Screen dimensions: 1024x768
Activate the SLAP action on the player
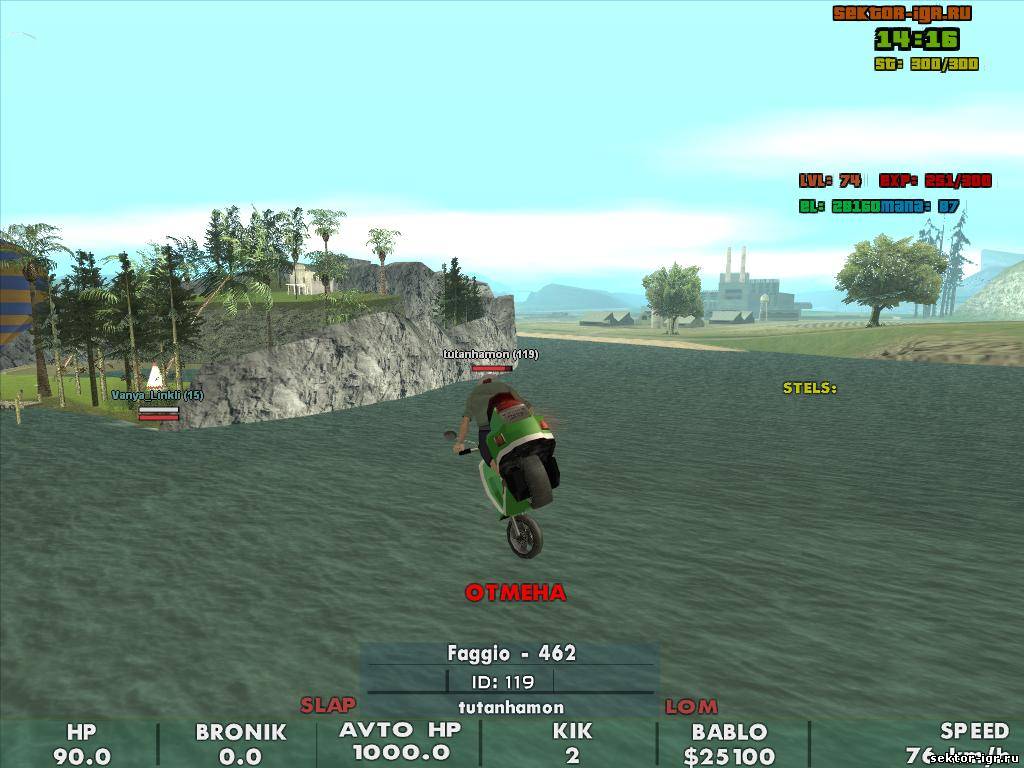coord(328,705)
